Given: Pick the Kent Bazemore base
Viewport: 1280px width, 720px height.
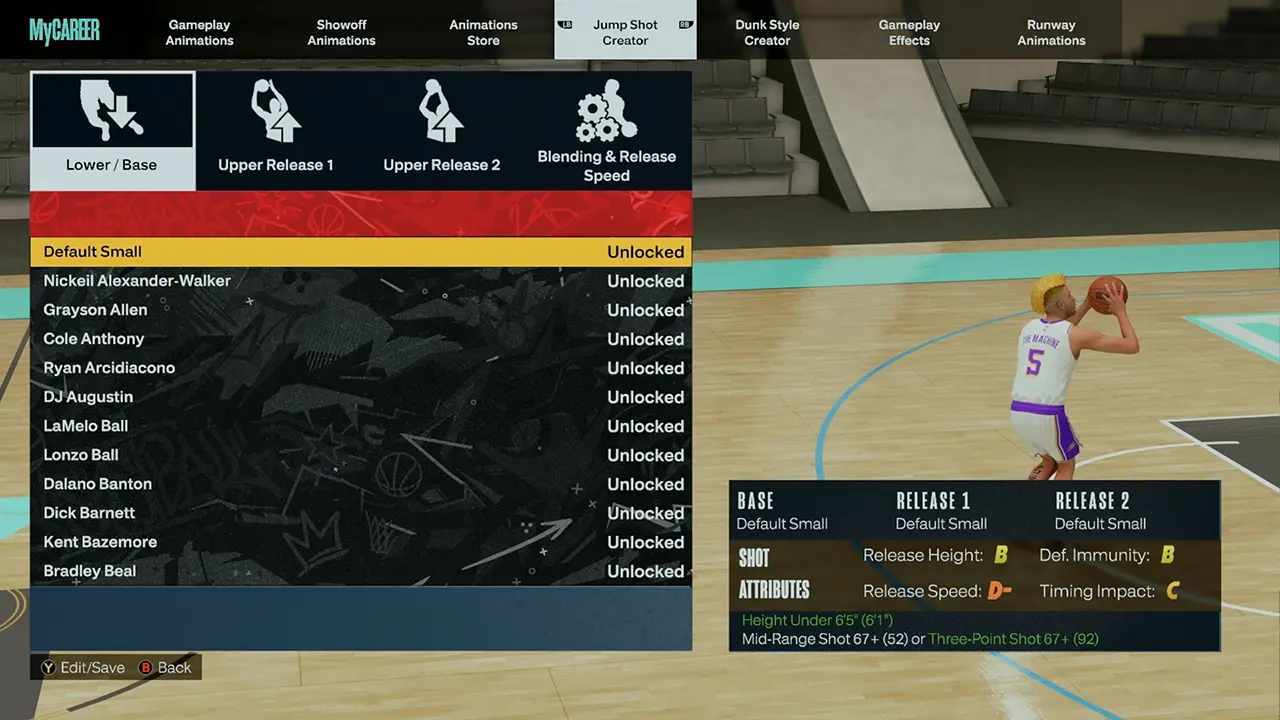Looking at the screenshot, I should (x=360, y=542).
